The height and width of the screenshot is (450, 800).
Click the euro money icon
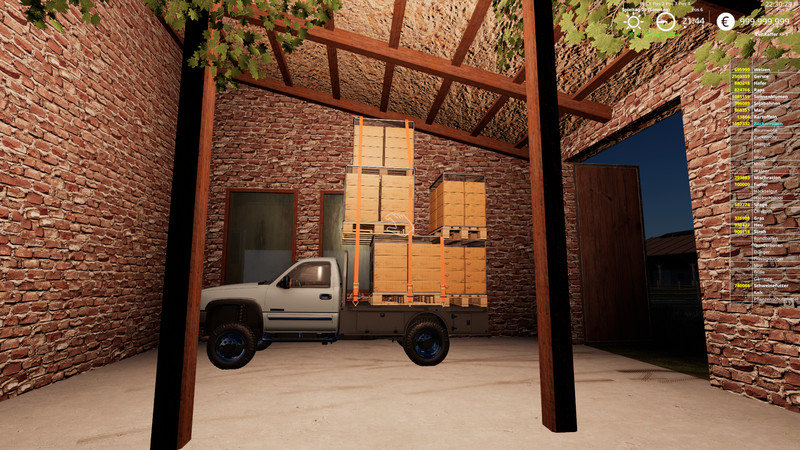coord(725,21)
